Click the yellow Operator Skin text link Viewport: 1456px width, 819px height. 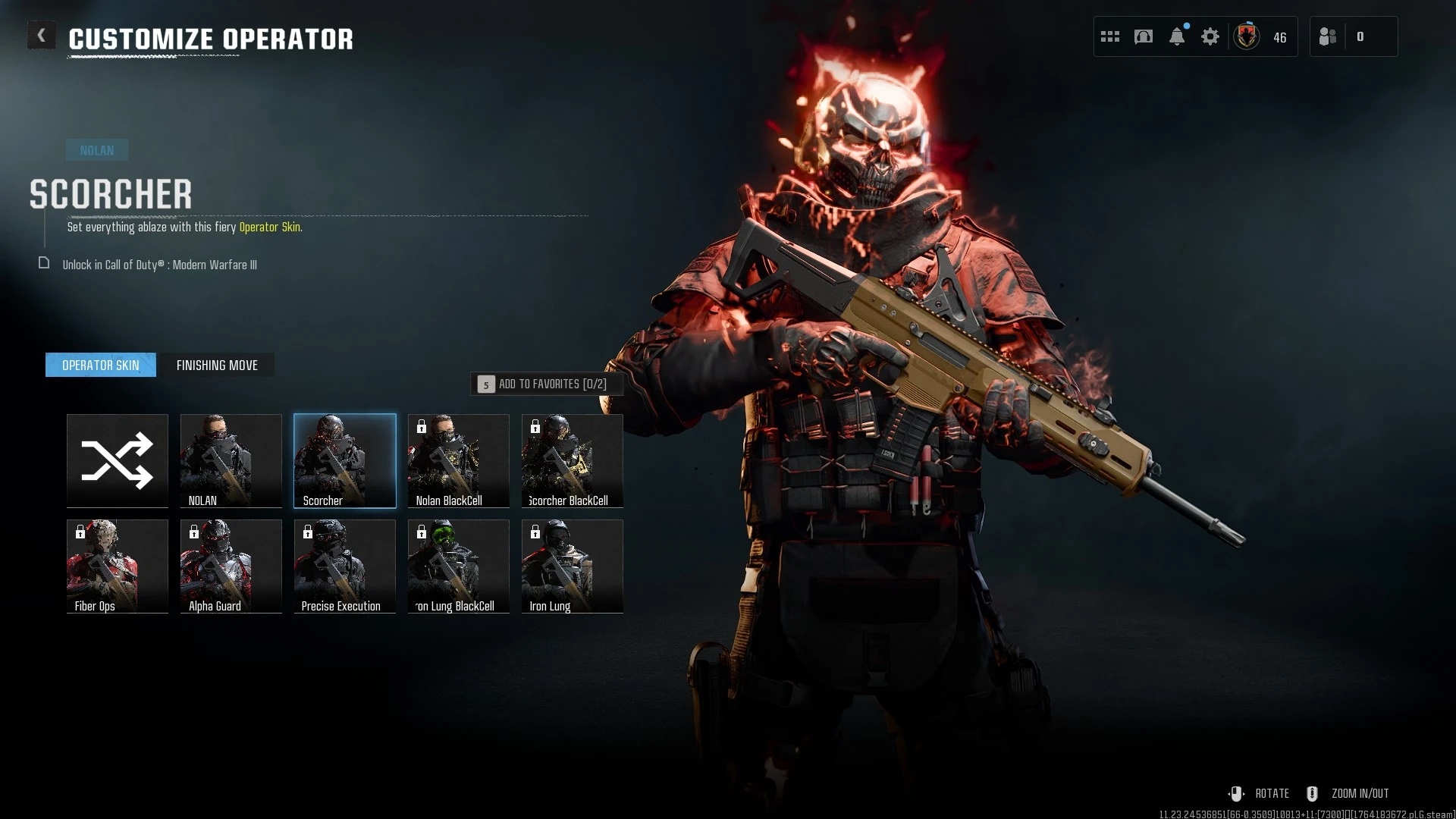click(269, 227)
